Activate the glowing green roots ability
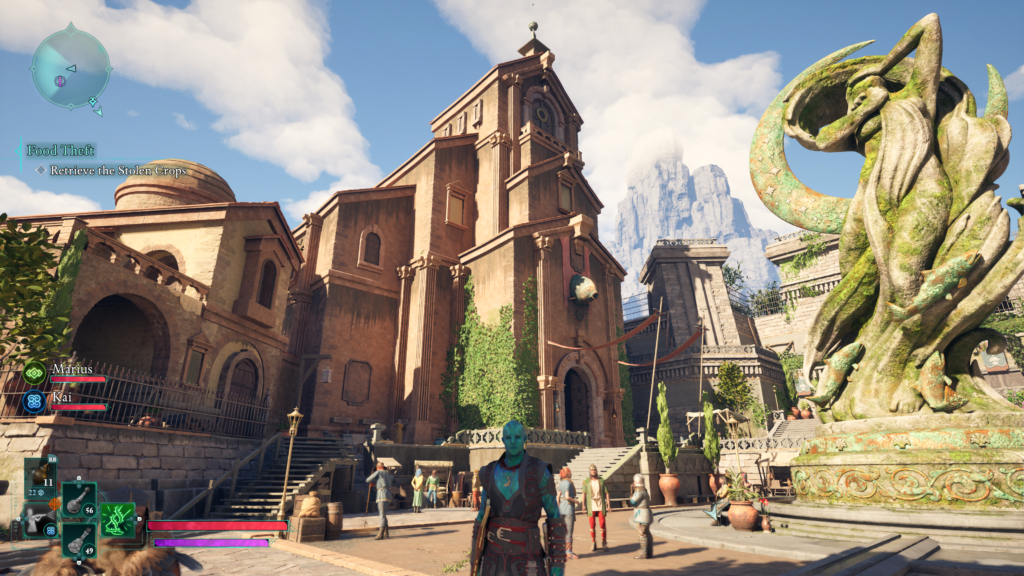The image size is (1024, 576). pos(118,519)
